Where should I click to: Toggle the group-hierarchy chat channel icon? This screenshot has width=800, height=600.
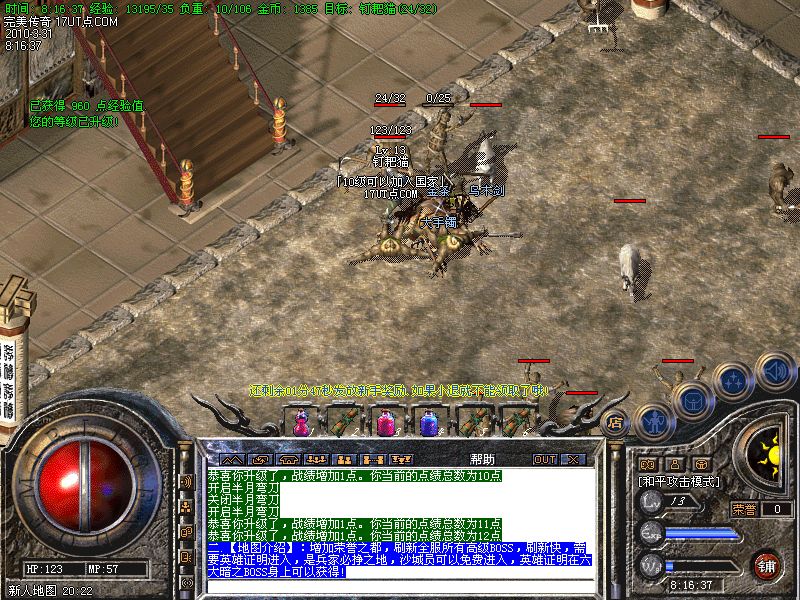[186, 506]
